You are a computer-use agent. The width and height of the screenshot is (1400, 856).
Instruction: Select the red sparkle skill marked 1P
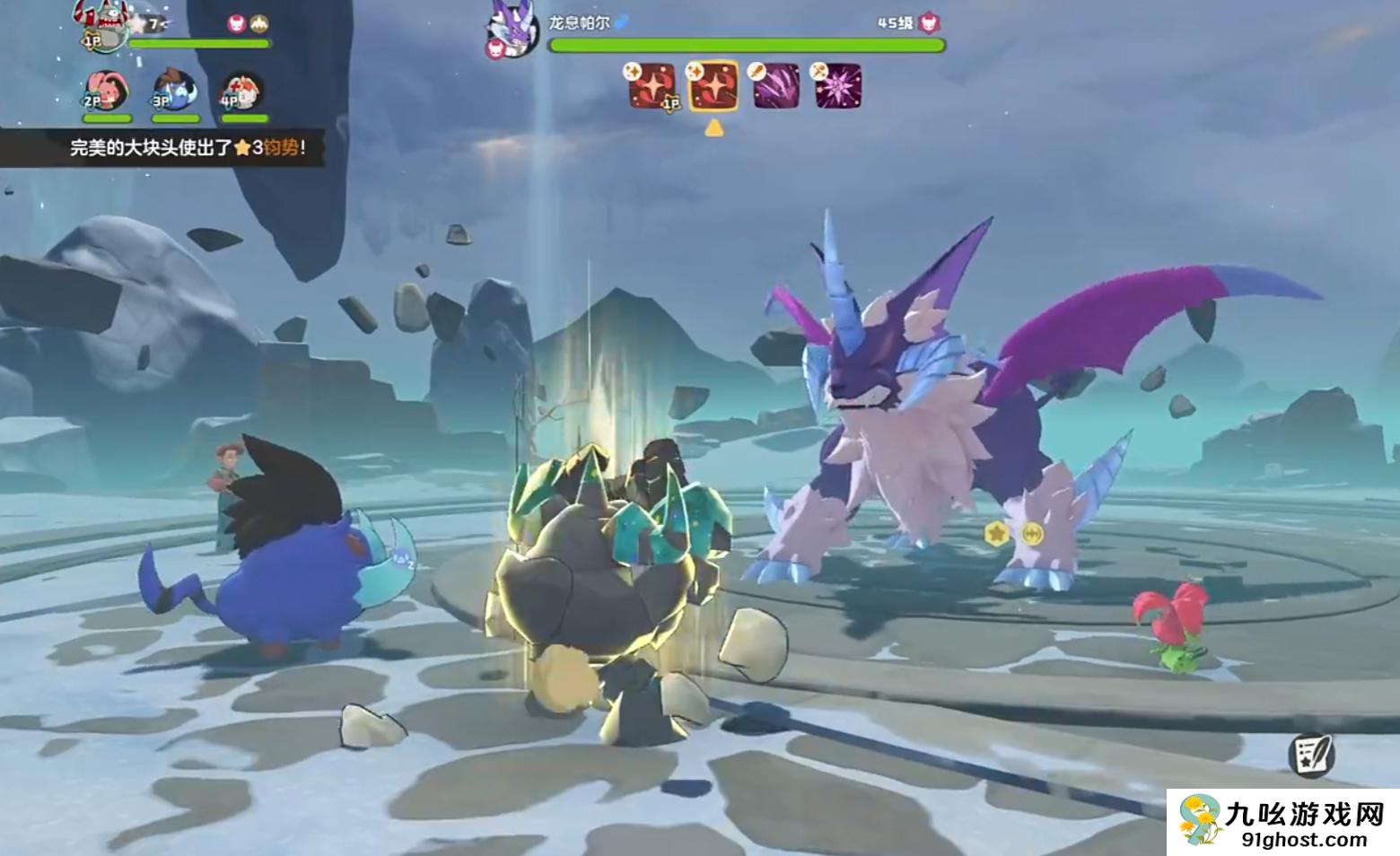click(652, 87)
